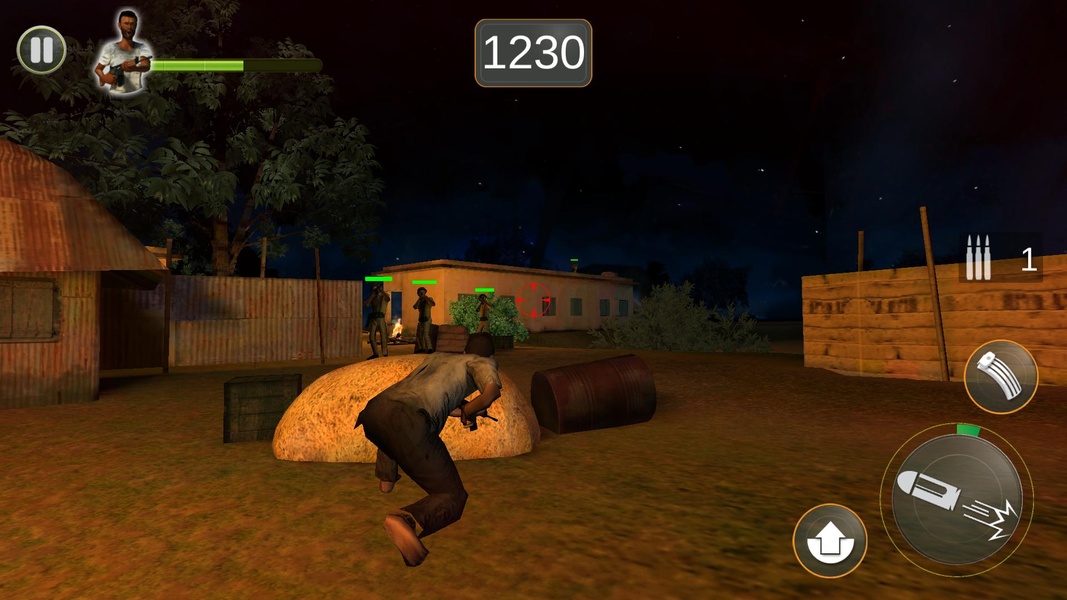Reload using the magazine button

pyautogui.click(x=1000, y=377)
